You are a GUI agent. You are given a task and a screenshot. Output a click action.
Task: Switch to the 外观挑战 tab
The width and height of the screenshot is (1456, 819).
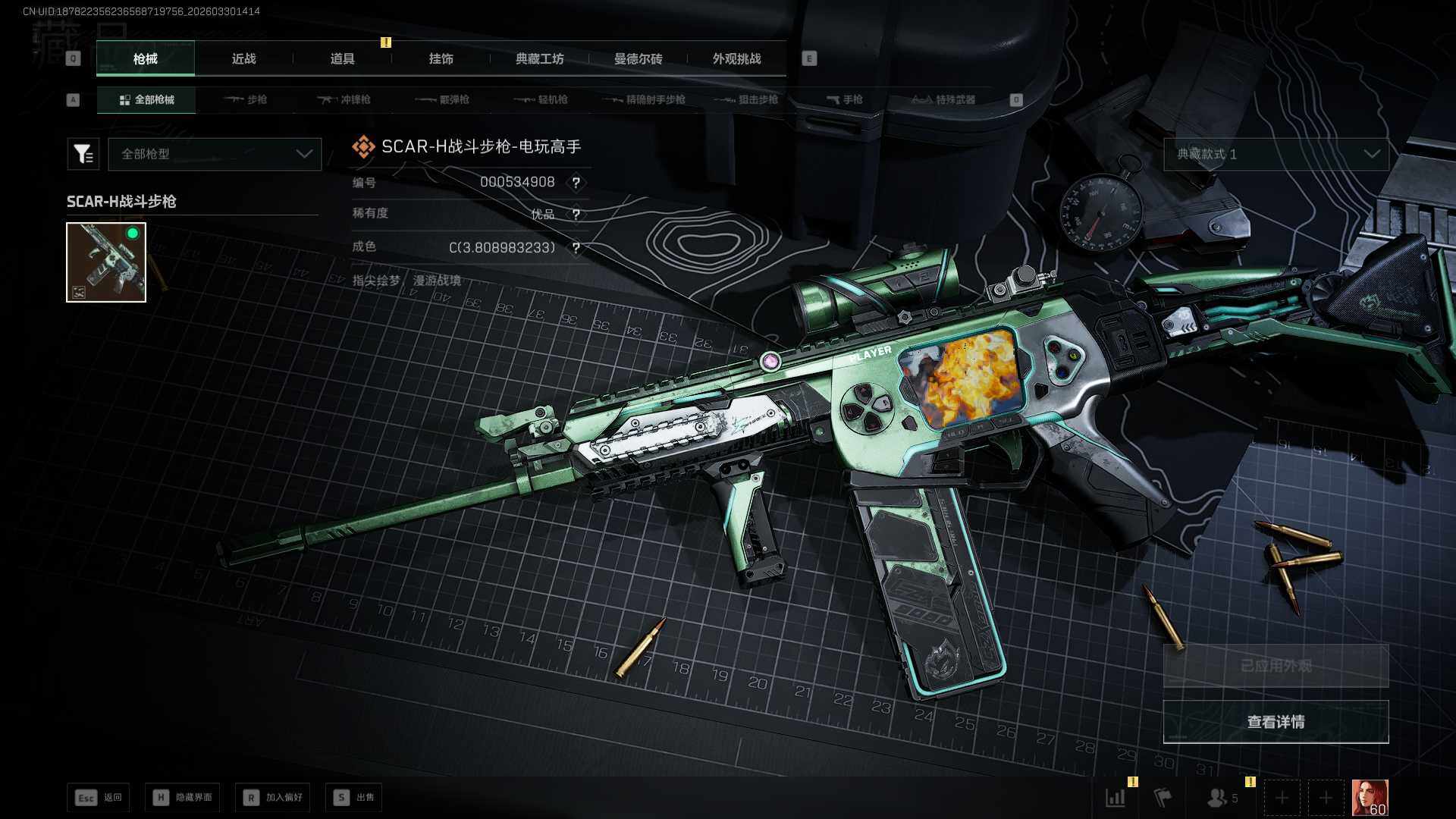(736, 59)
